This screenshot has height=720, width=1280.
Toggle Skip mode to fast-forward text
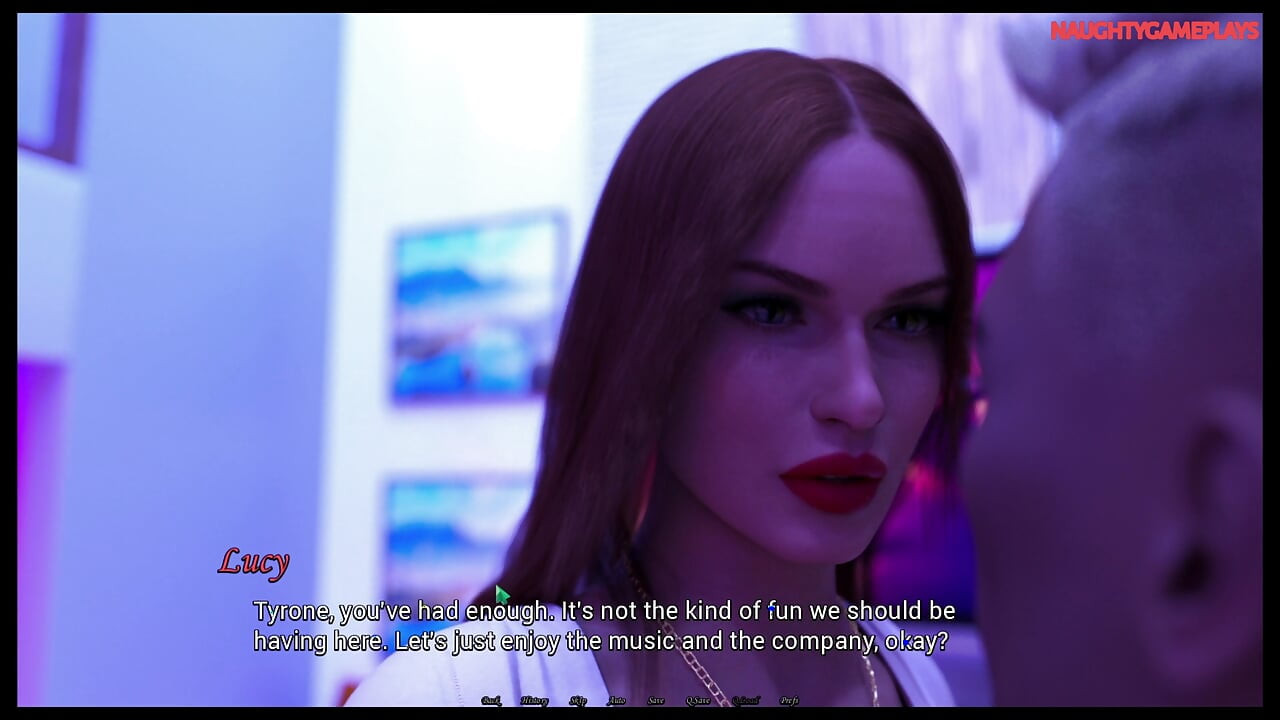pyautogui.click(x=578, y=700)
